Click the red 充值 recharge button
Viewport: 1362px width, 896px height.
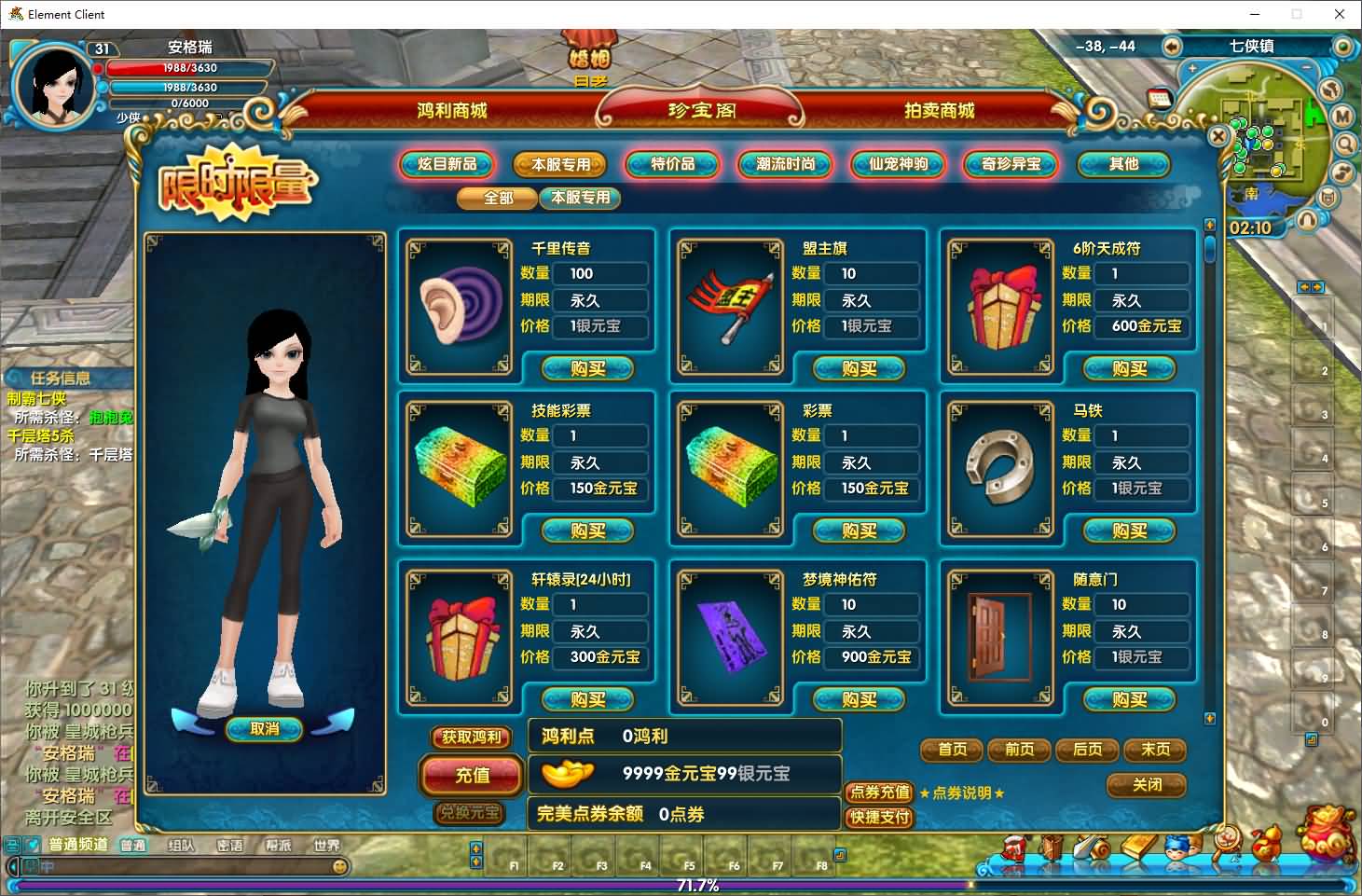[472, 775]
